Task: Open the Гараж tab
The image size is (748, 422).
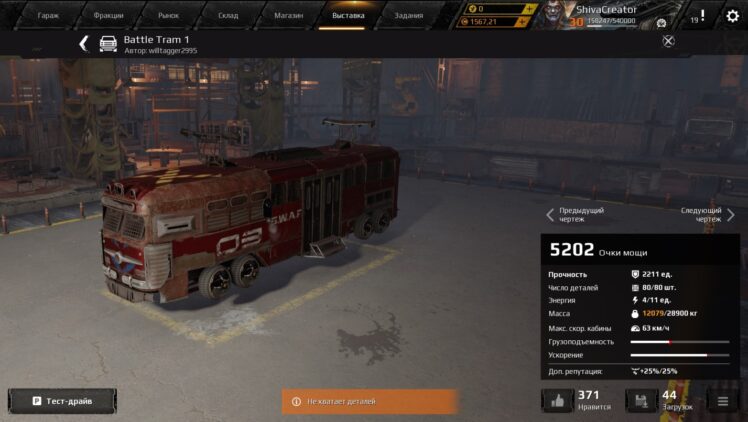Action: [48, 16]
